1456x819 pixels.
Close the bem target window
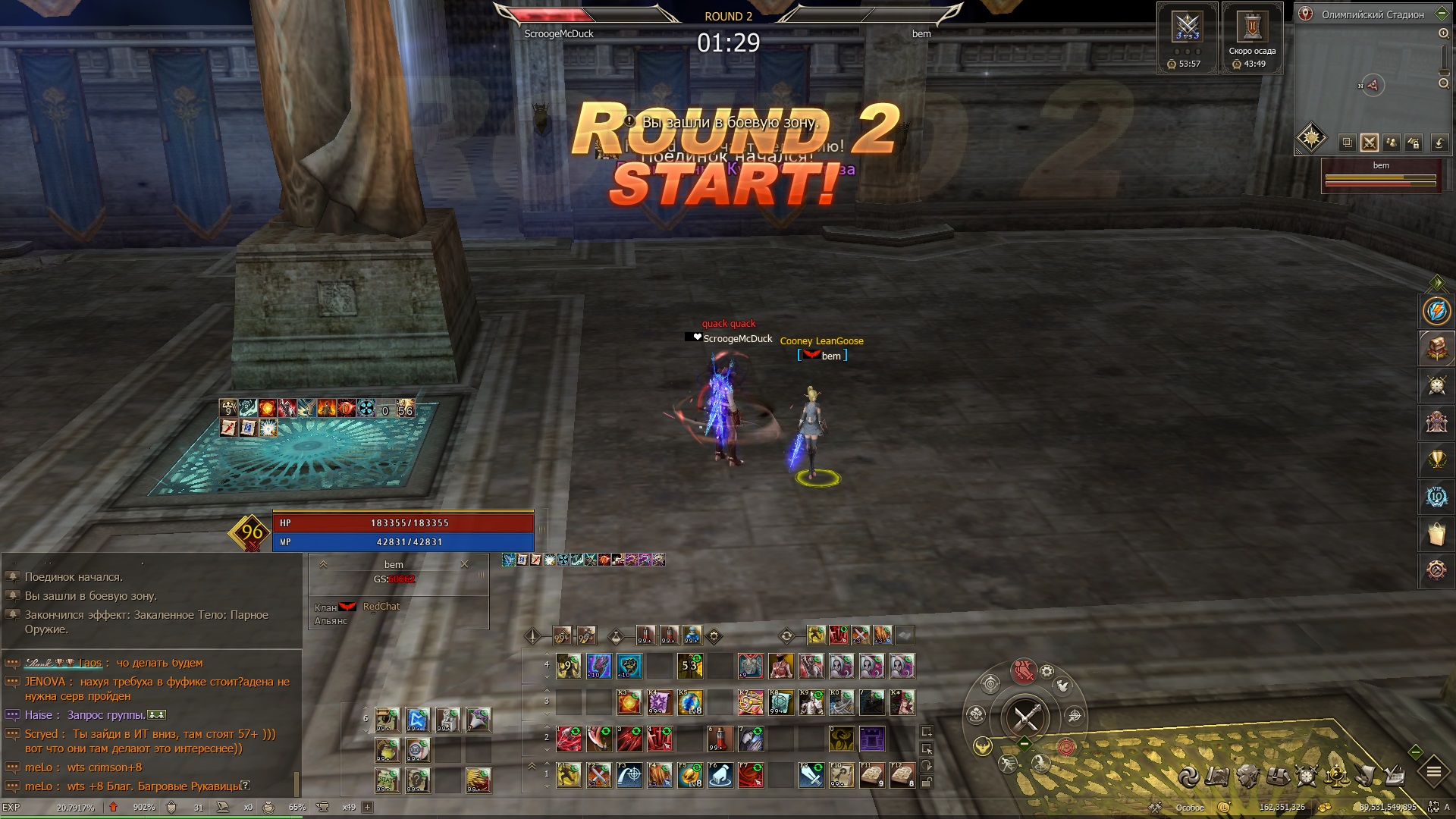pyautogui.click(x=465, y=564)
